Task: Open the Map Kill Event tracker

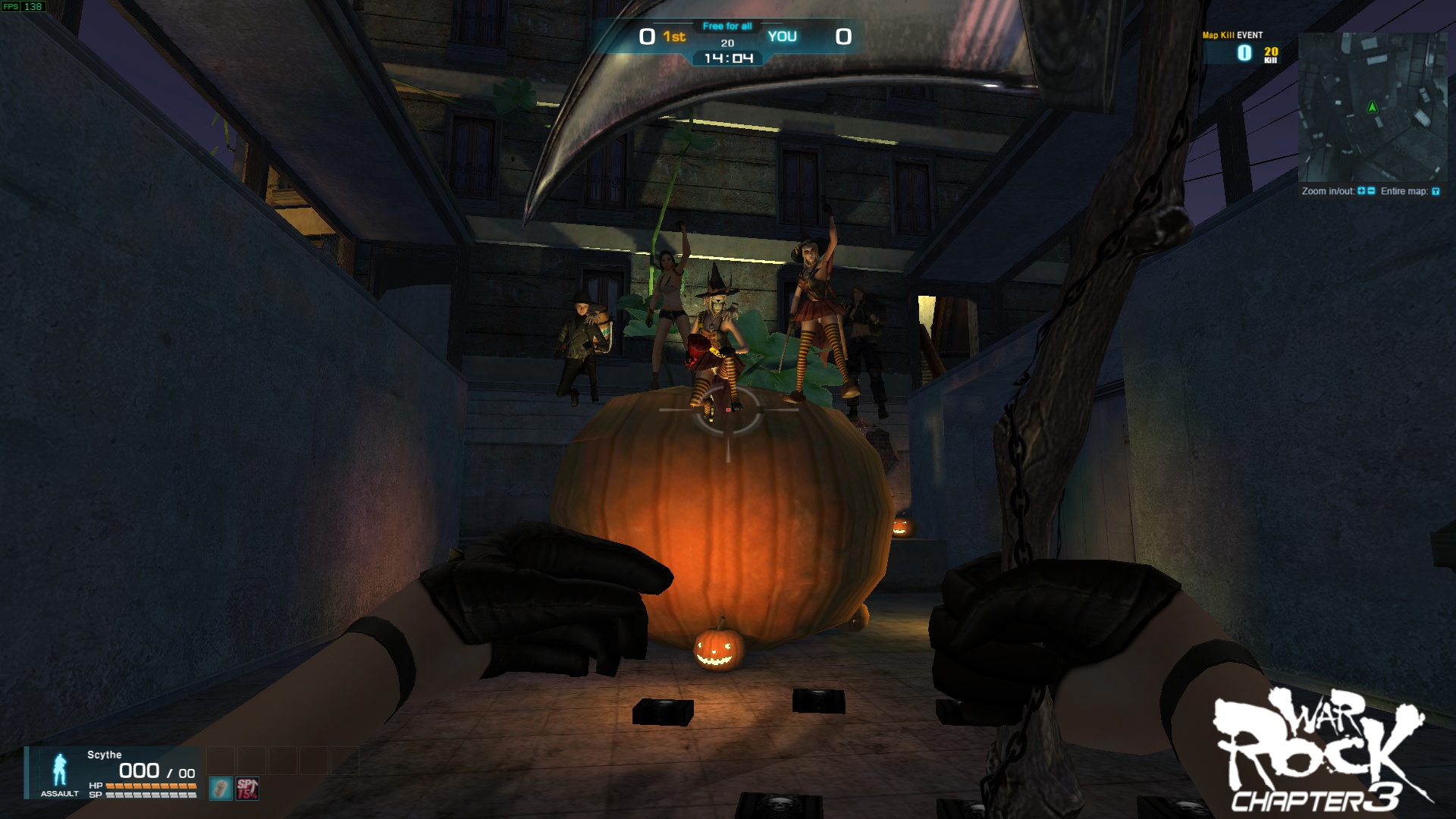Action: click(1242, 49)
